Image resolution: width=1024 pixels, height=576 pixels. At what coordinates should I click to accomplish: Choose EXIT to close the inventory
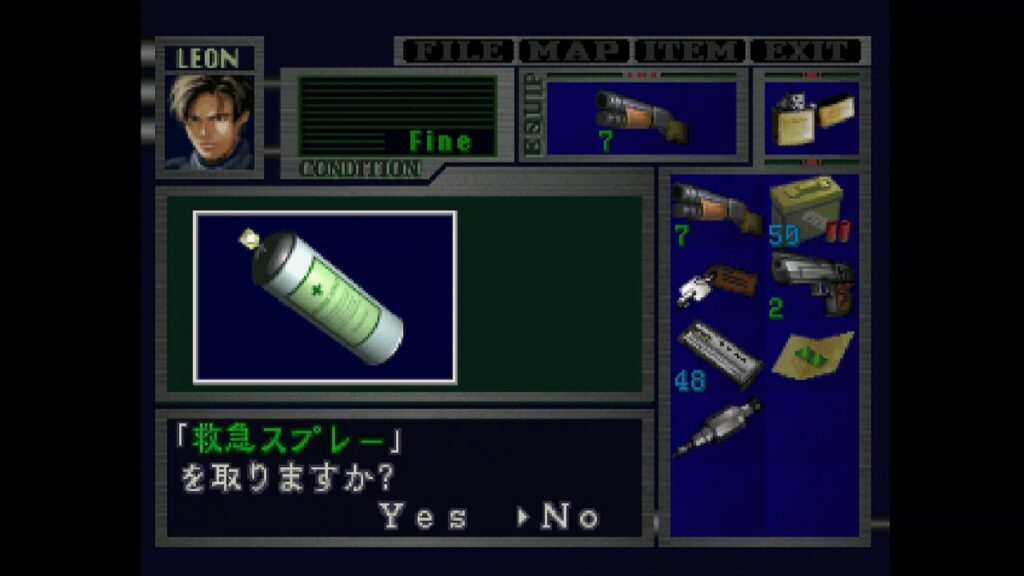point(807,50)
